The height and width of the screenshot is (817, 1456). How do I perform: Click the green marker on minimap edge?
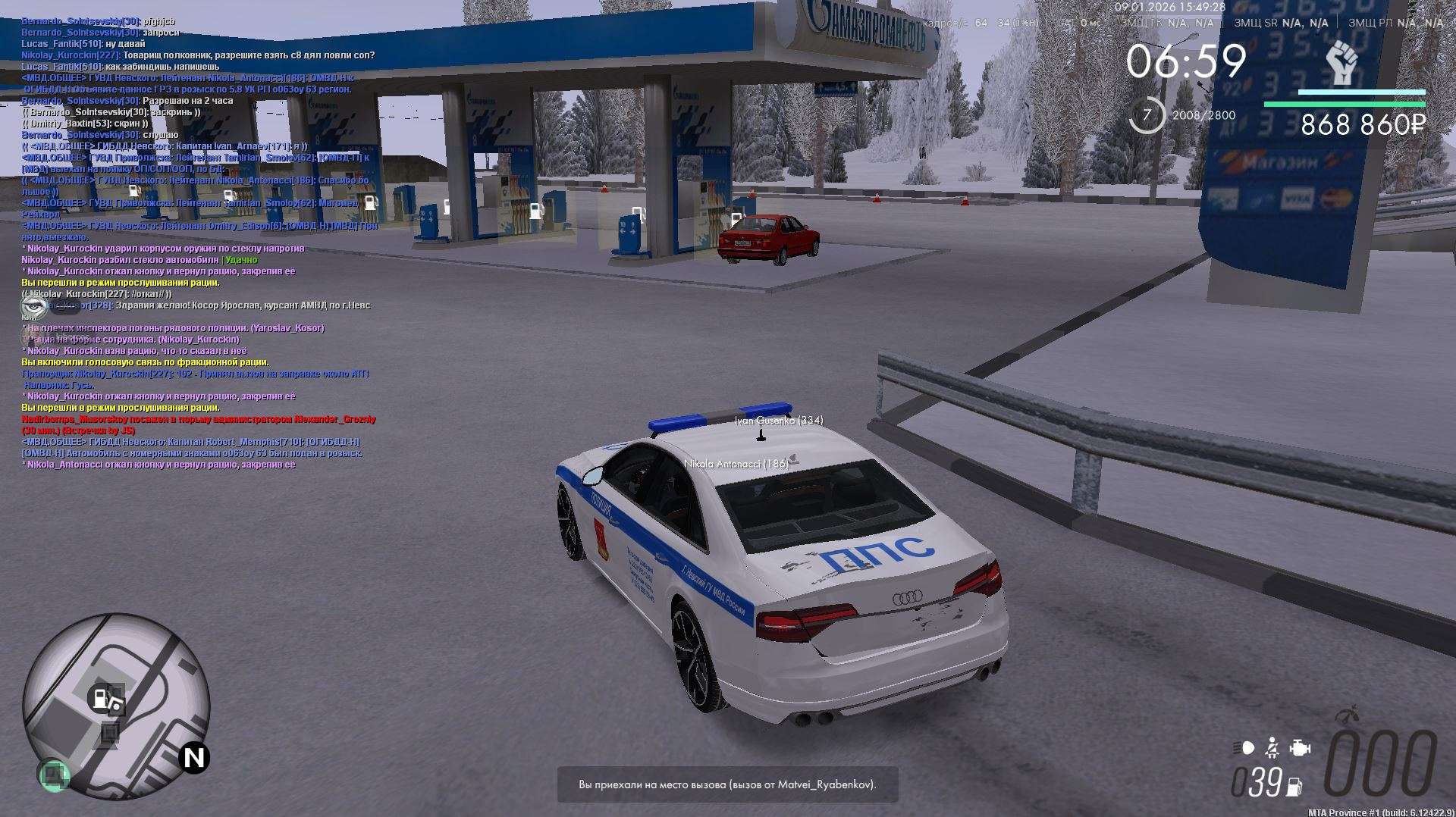tap(54, 775)
